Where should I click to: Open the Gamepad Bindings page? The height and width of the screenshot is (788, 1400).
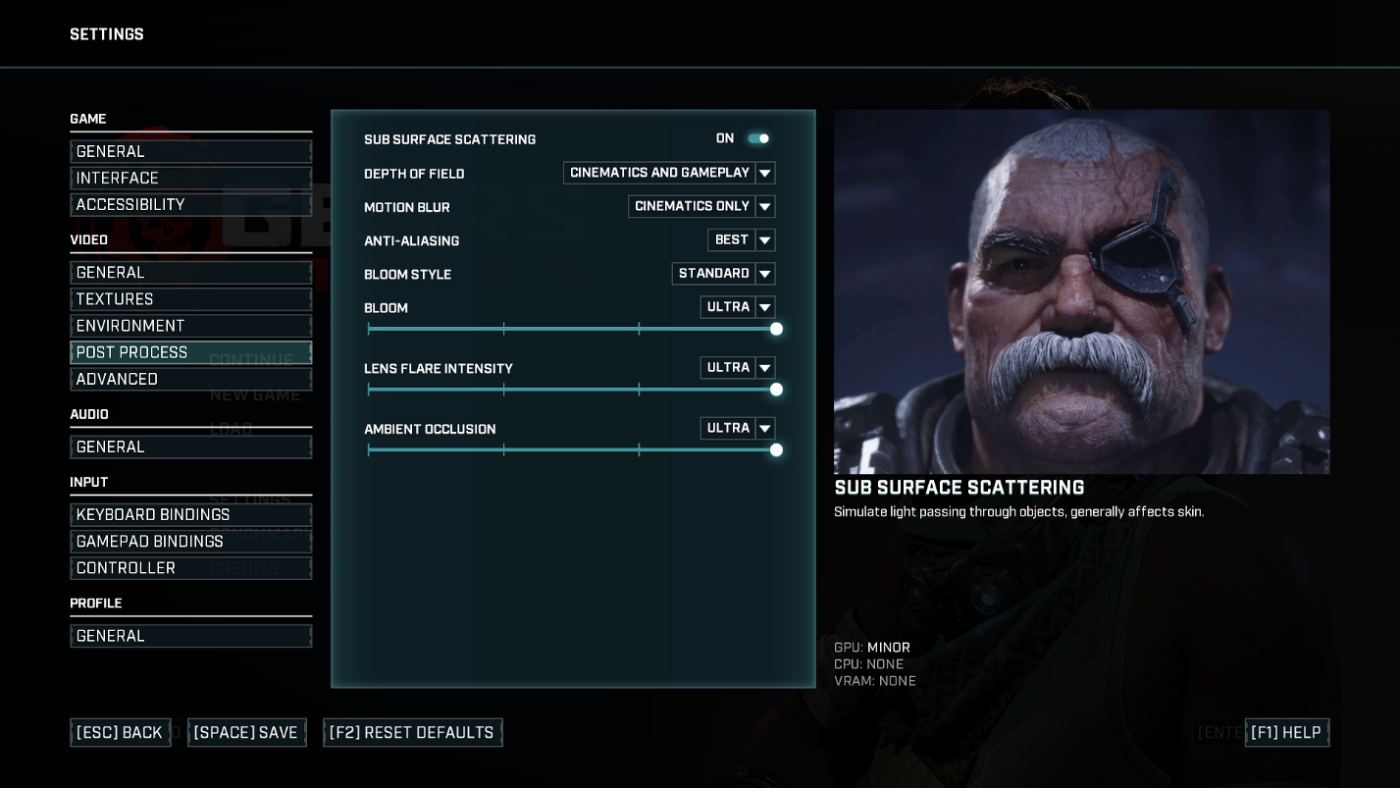tap(190, 541)
